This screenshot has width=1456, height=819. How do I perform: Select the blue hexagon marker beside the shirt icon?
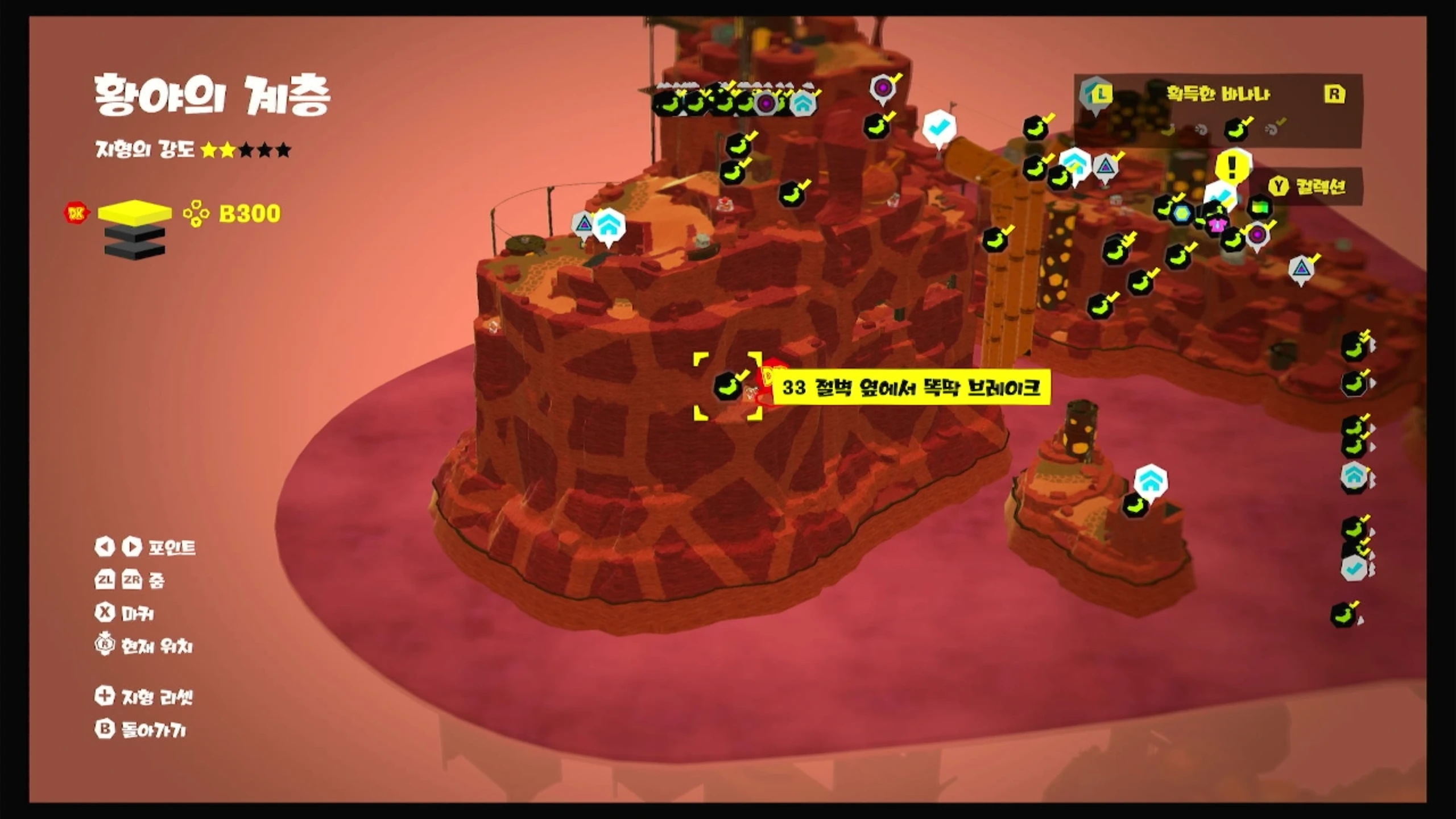(x=1182, y=214)
